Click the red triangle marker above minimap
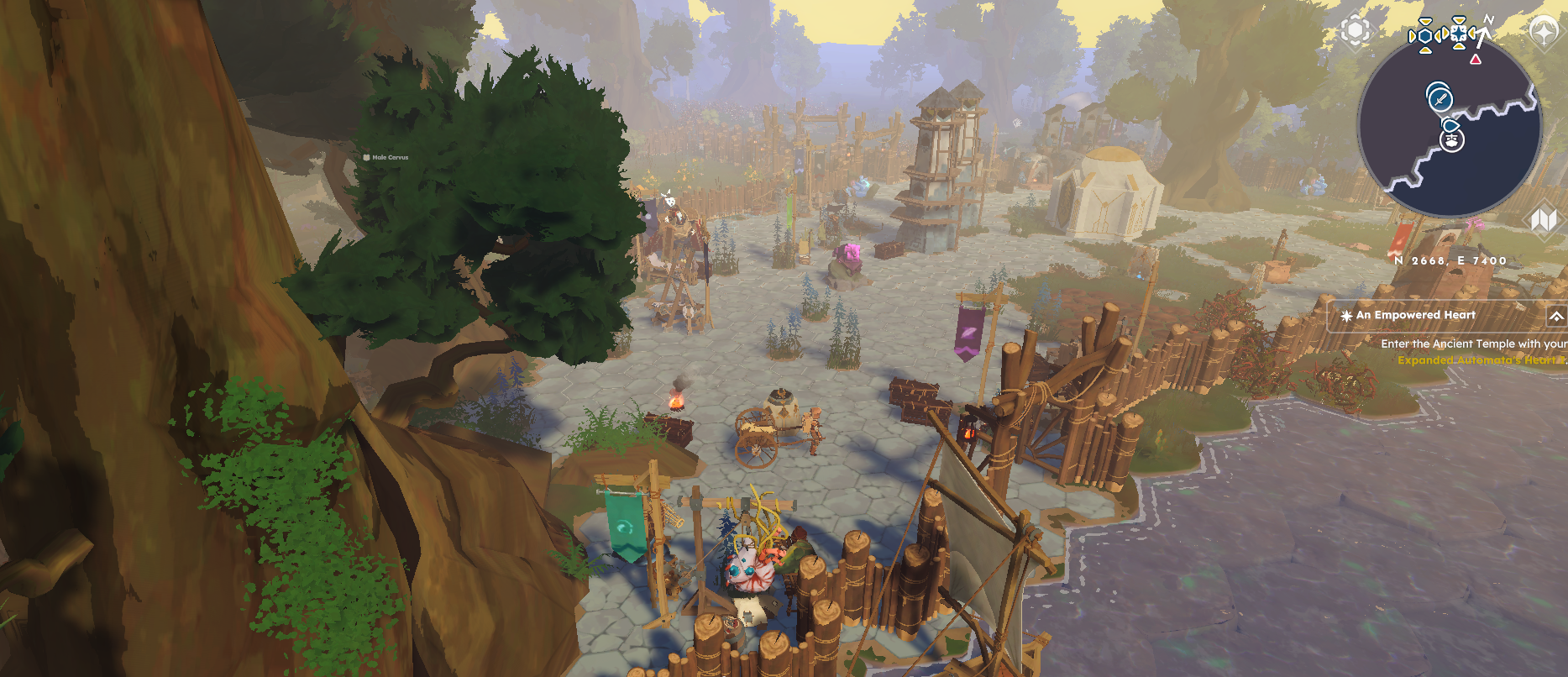The image size is (1568, 677). click(1476, 60)
